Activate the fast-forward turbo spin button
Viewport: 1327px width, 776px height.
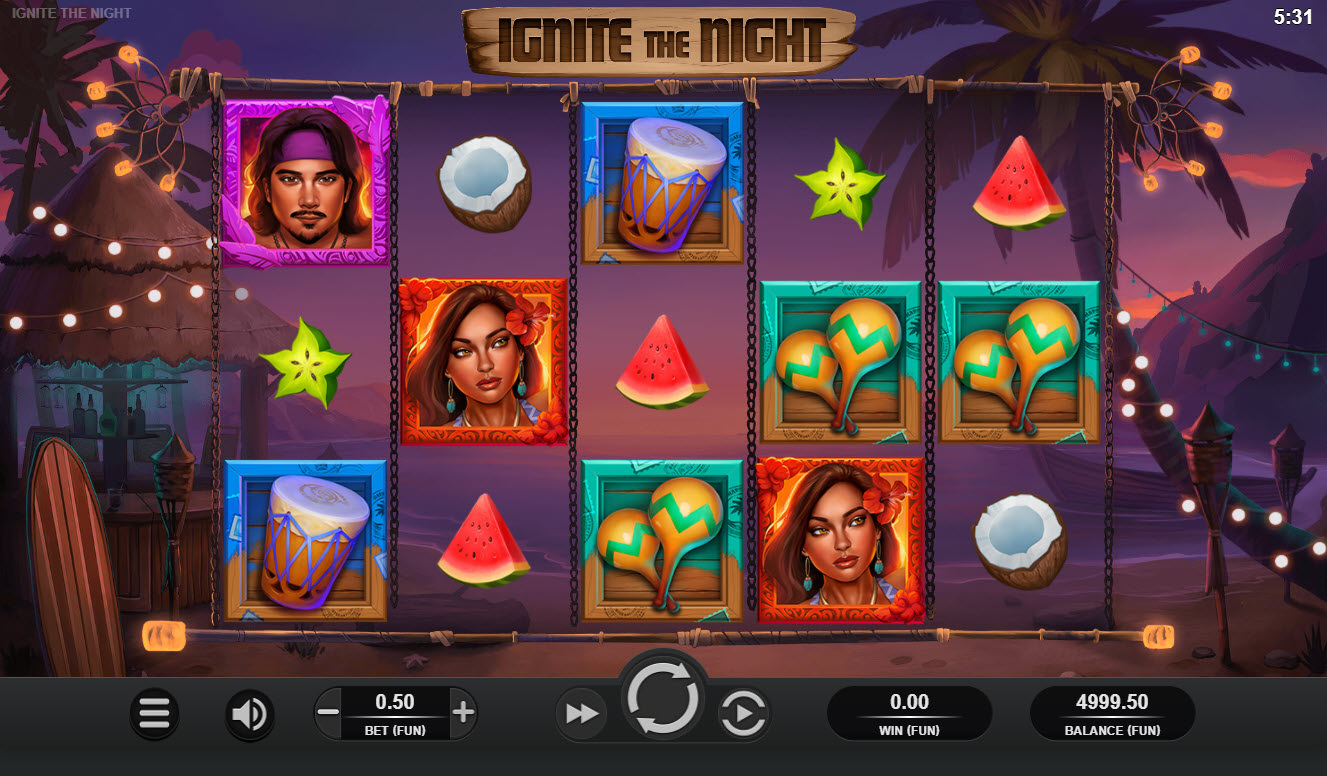pos(582,713)
